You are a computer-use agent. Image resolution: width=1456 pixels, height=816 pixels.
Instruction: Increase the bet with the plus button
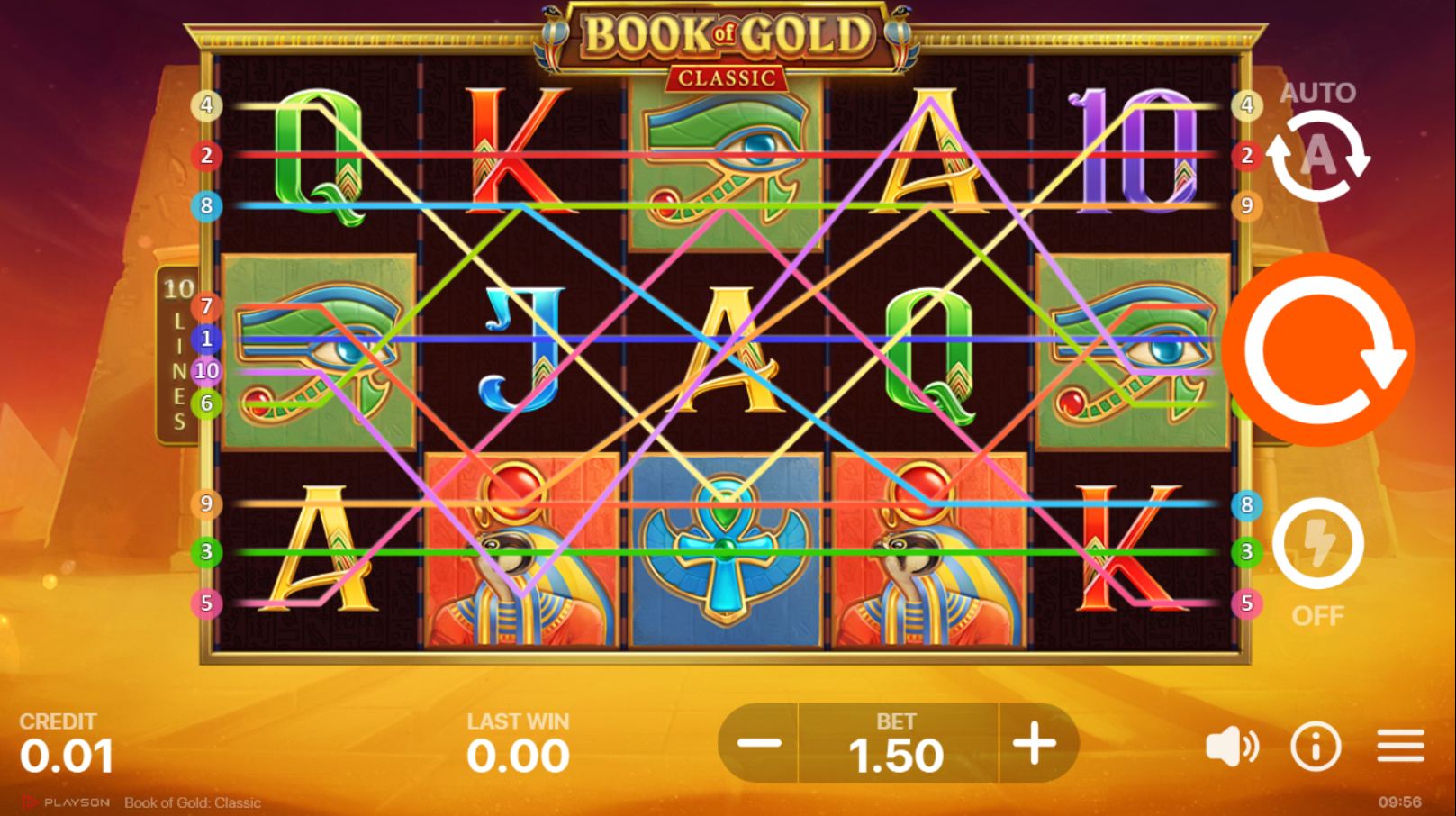pos(1034,745)
